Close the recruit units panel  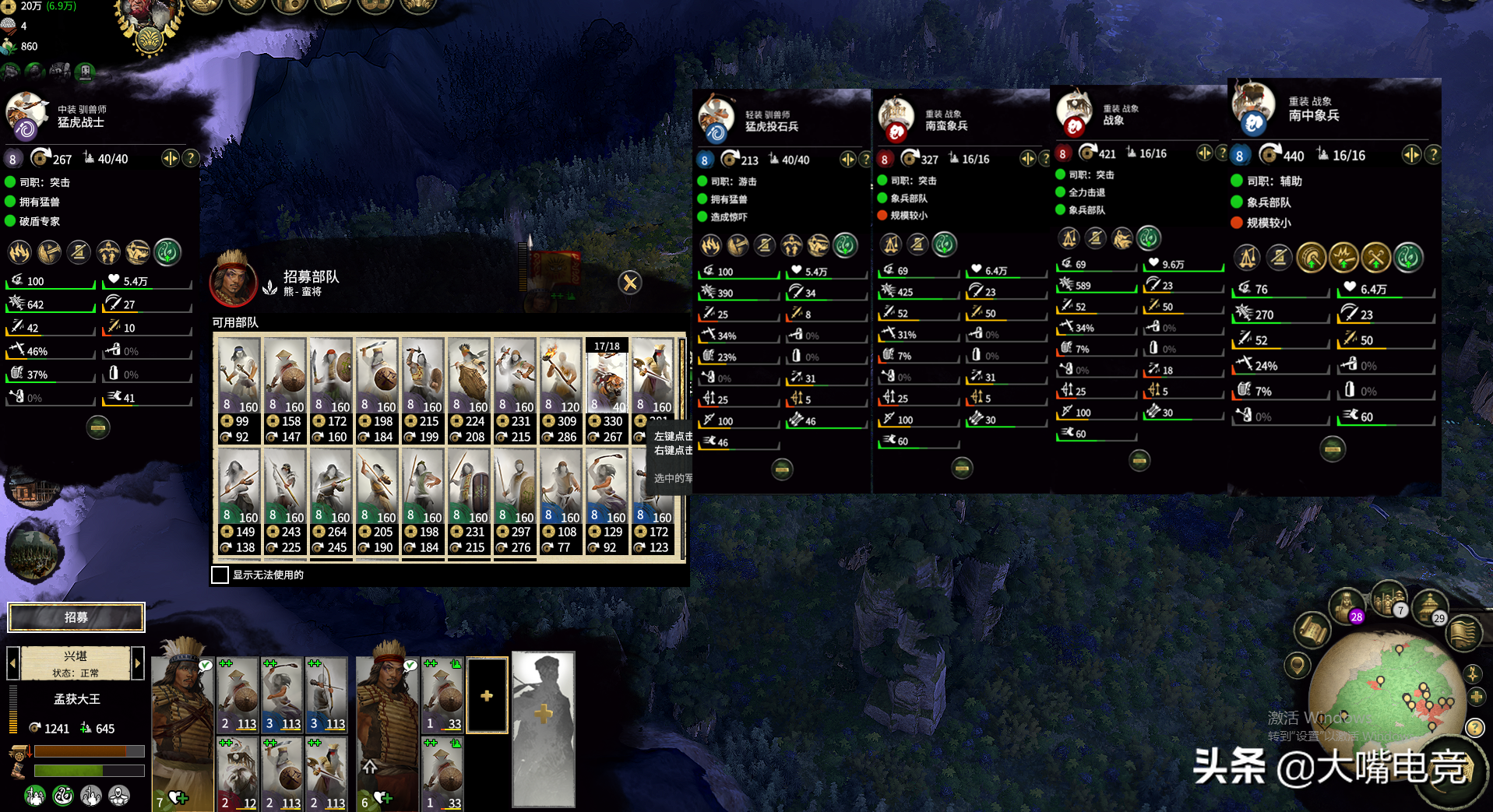(x=630, y=283)
